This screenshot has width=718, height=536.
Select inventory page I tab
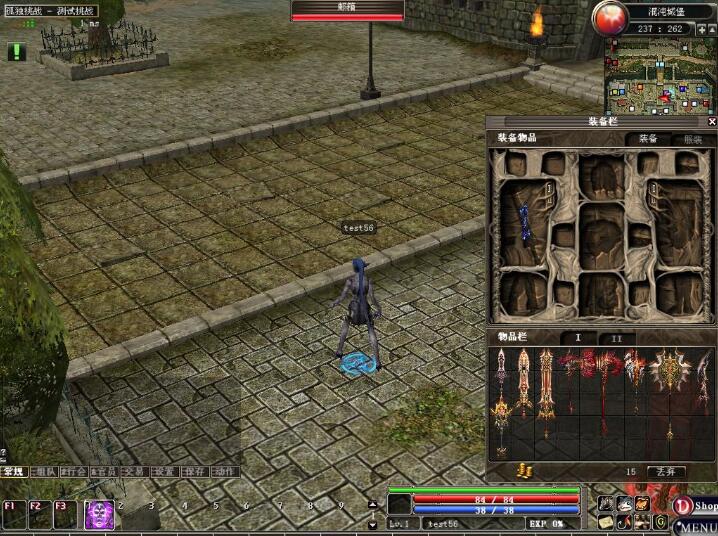[x=578, y=339]
